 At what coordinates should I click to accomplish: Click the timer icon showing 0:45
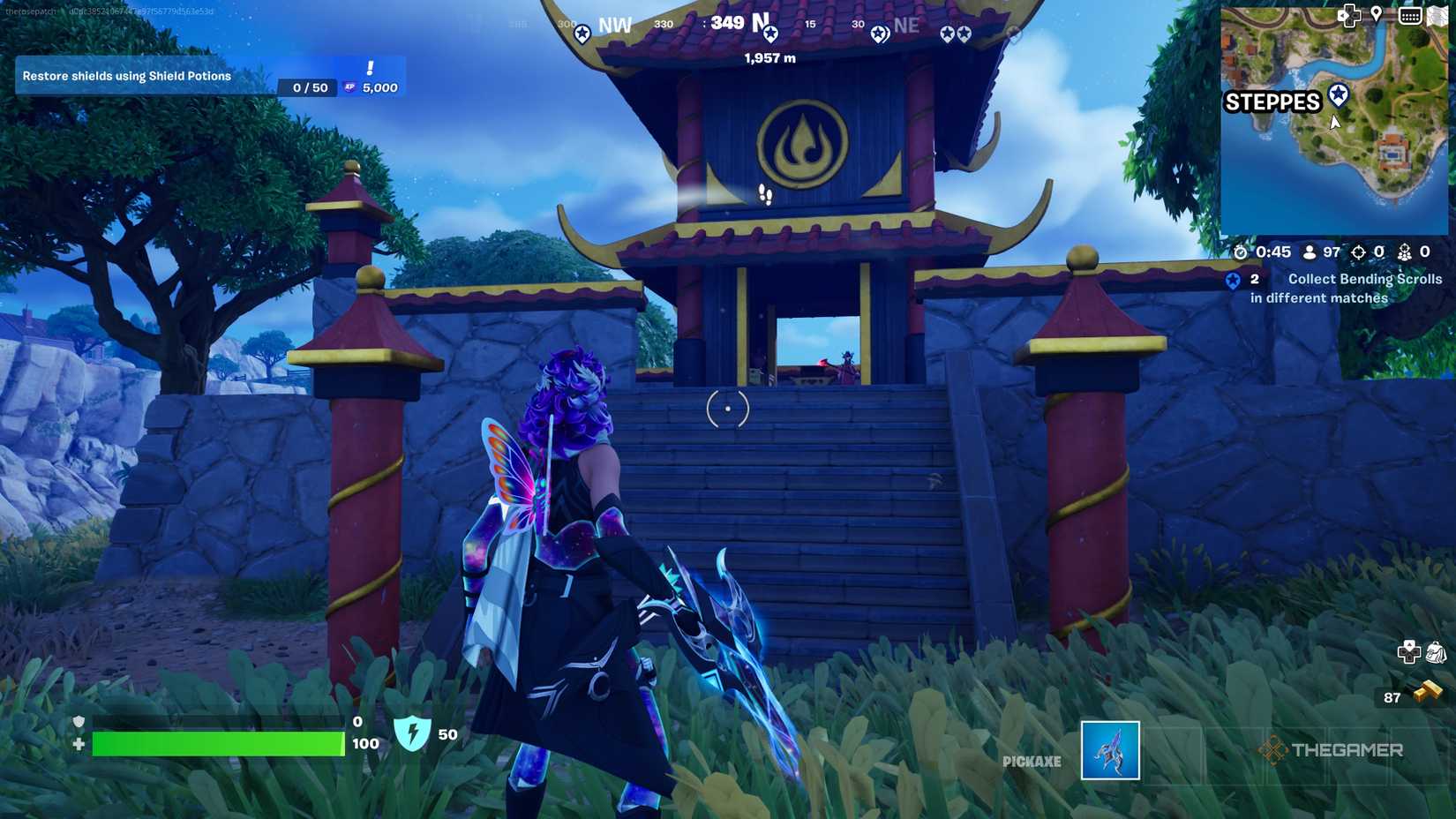1241,252
